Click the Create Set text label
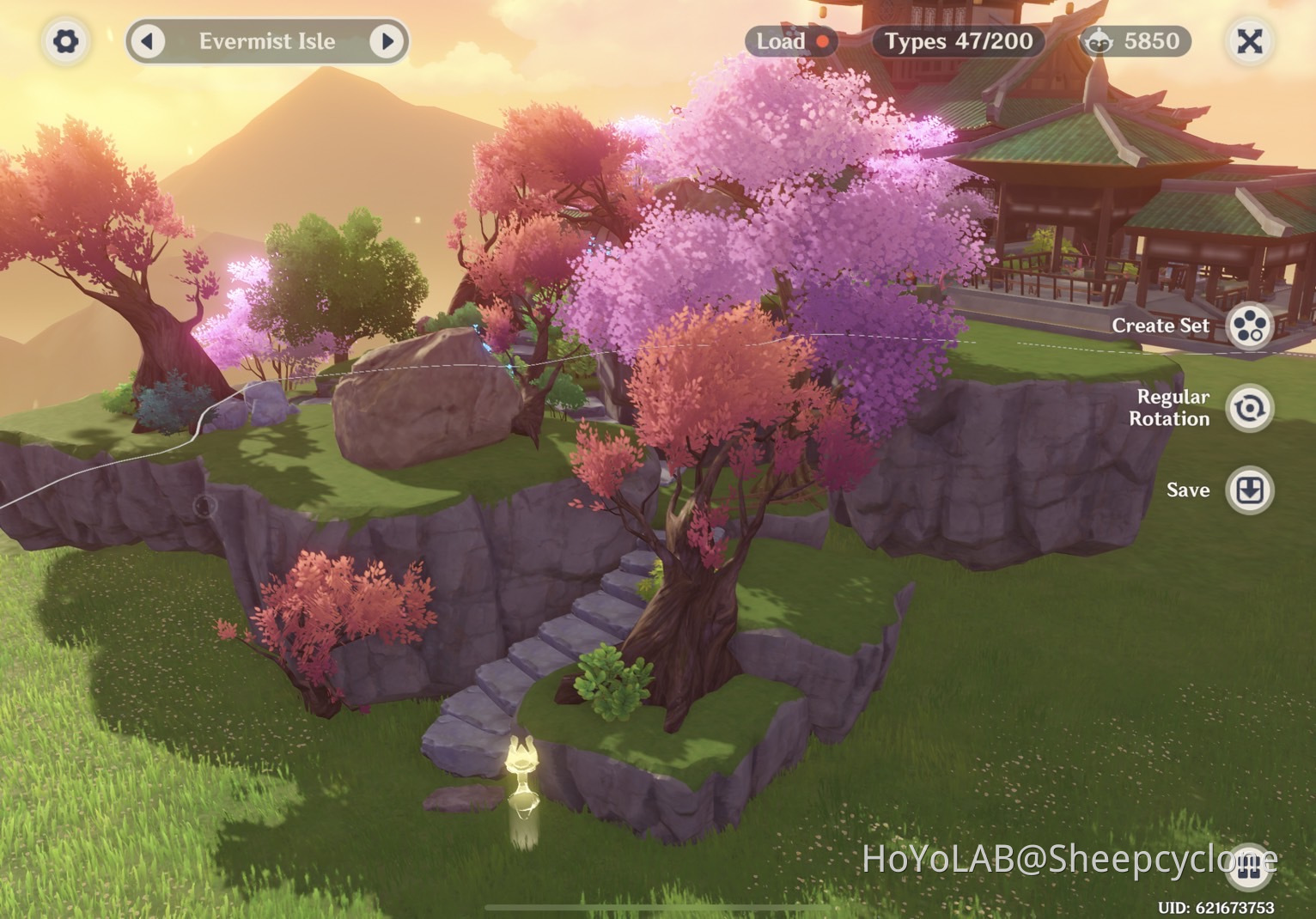The image size is (1316, 919). 1161,326
